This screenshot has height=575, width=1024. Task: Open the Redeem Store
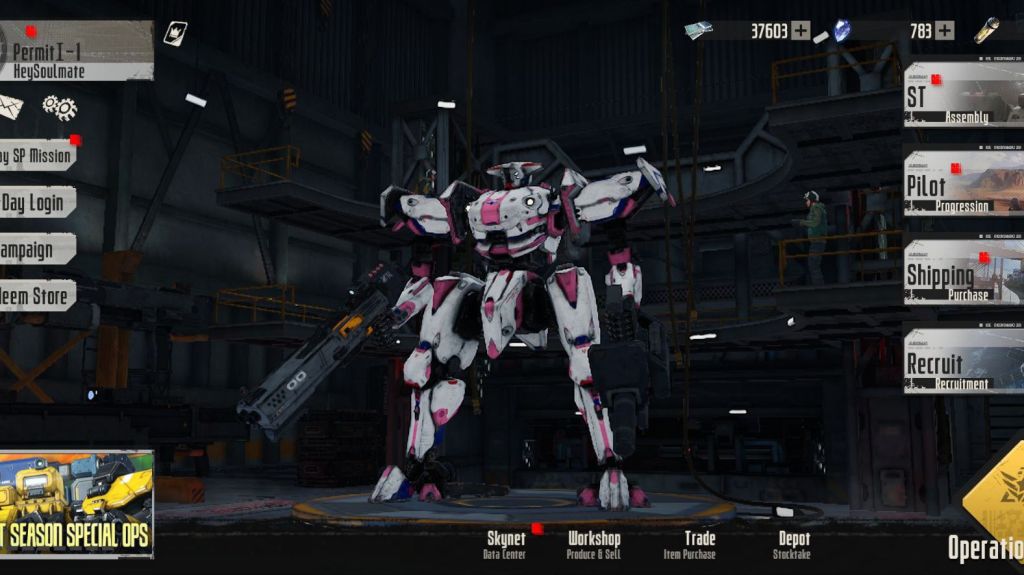36,296
